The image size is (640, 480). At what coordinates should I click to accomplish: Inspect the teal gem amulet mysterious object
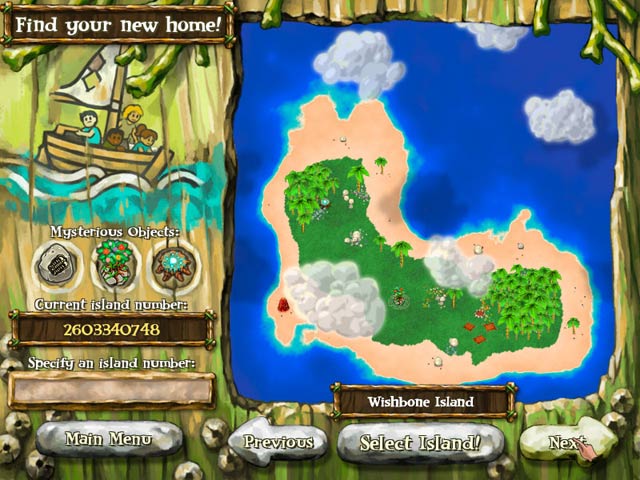tap(168, 264)
